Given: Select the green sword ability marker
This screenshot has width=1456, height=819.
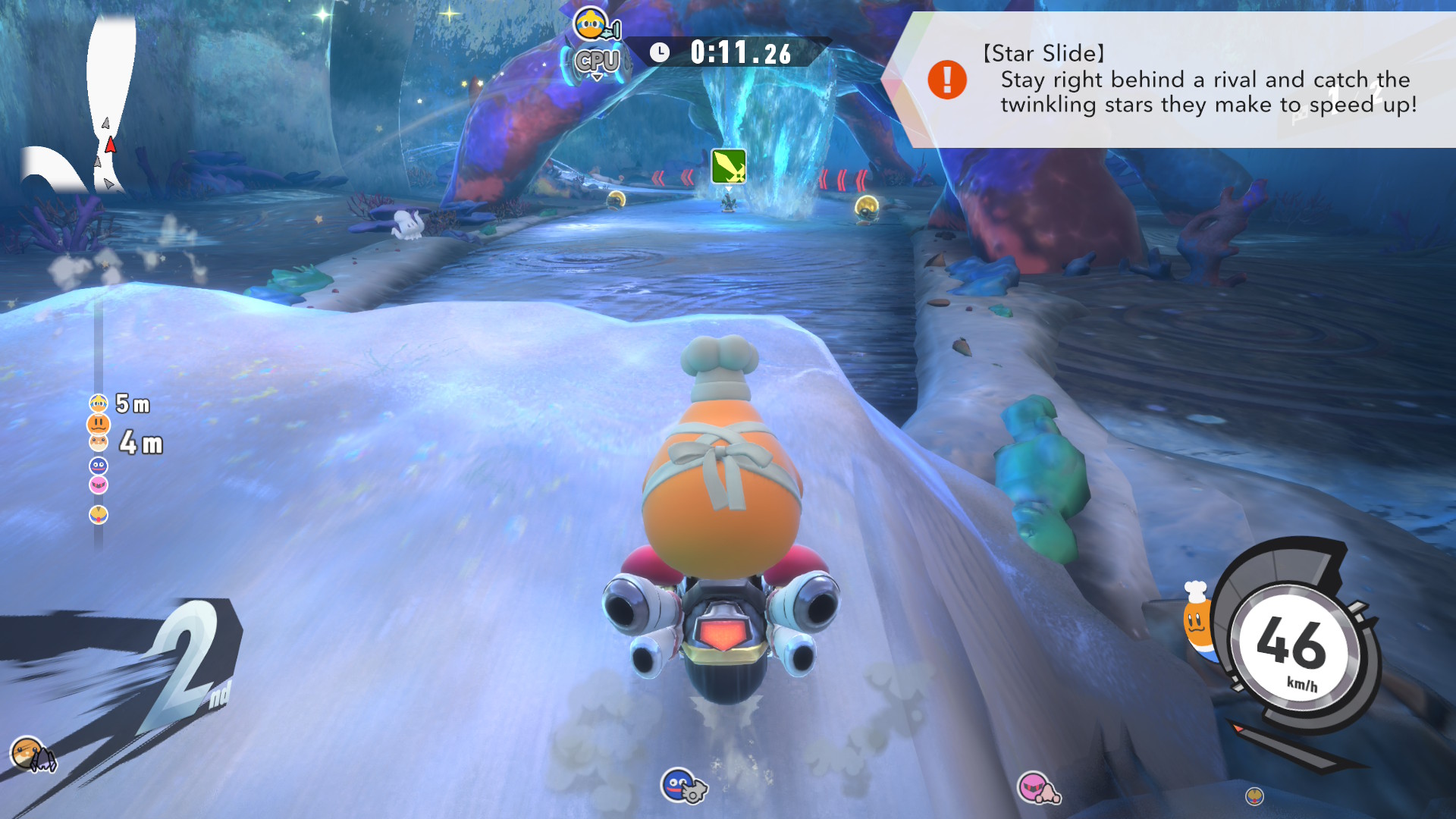Looking at the screenshot, I should (728, 166).
